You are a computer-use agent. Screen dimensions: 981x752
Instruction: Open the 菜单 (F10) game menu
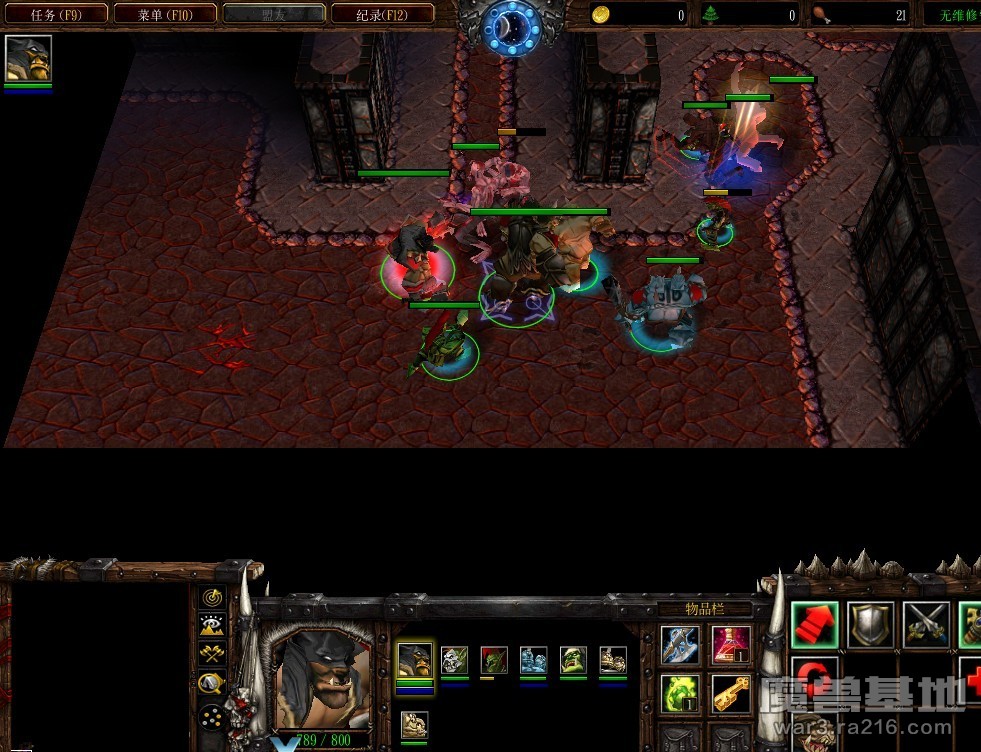click(x=165, y=14)
